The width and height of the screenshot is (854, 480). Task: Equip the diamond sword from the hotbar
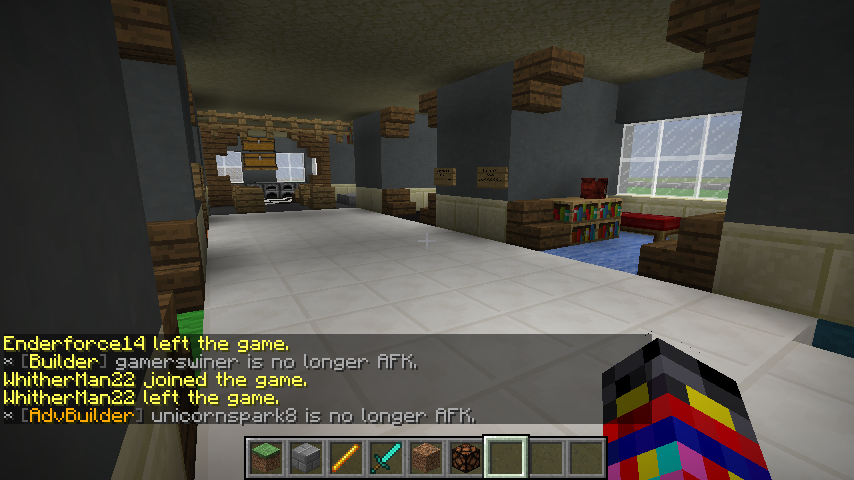coord(386,457)
